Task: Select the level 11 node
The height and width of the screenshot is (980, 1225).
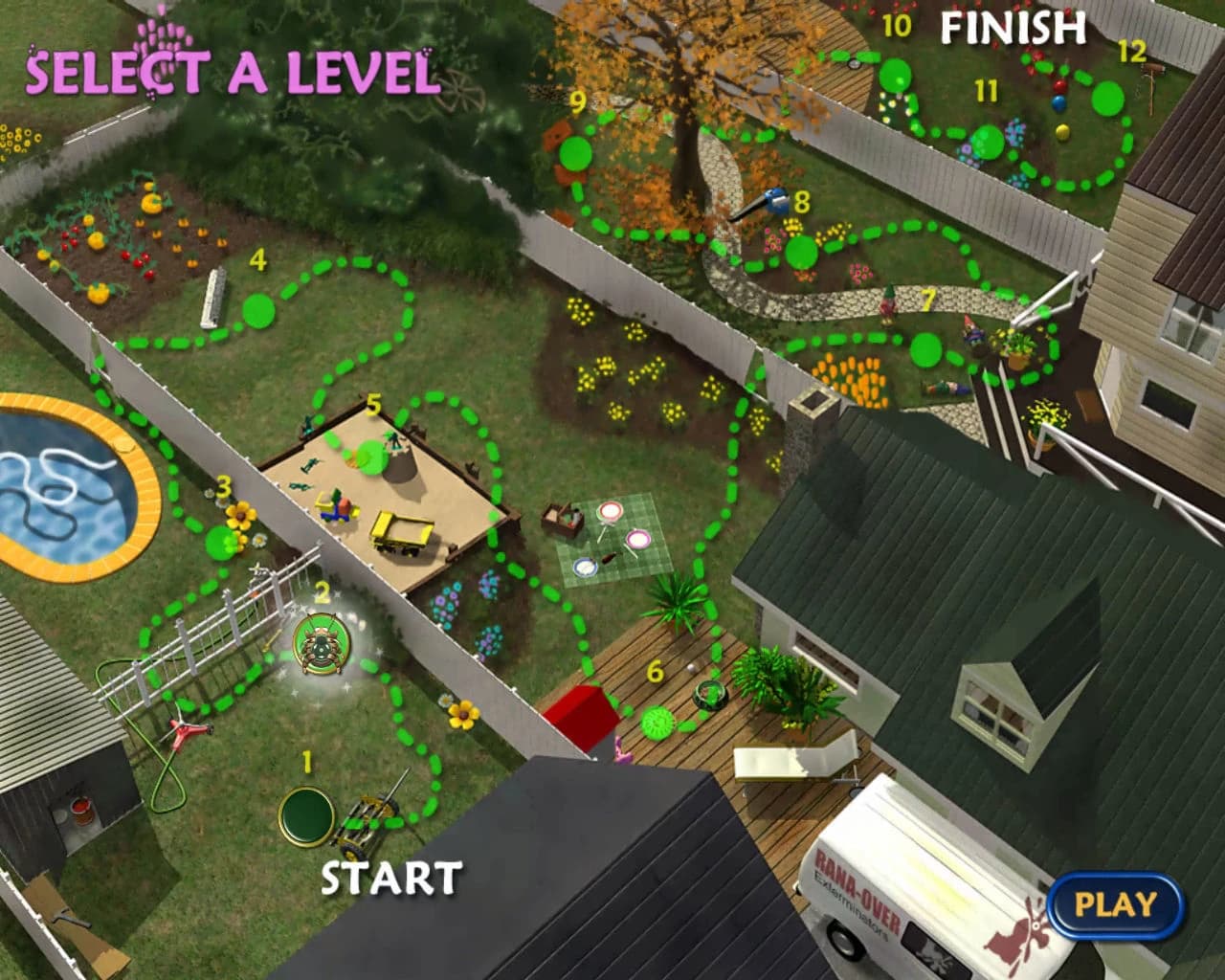Action: tap(988, 142)
